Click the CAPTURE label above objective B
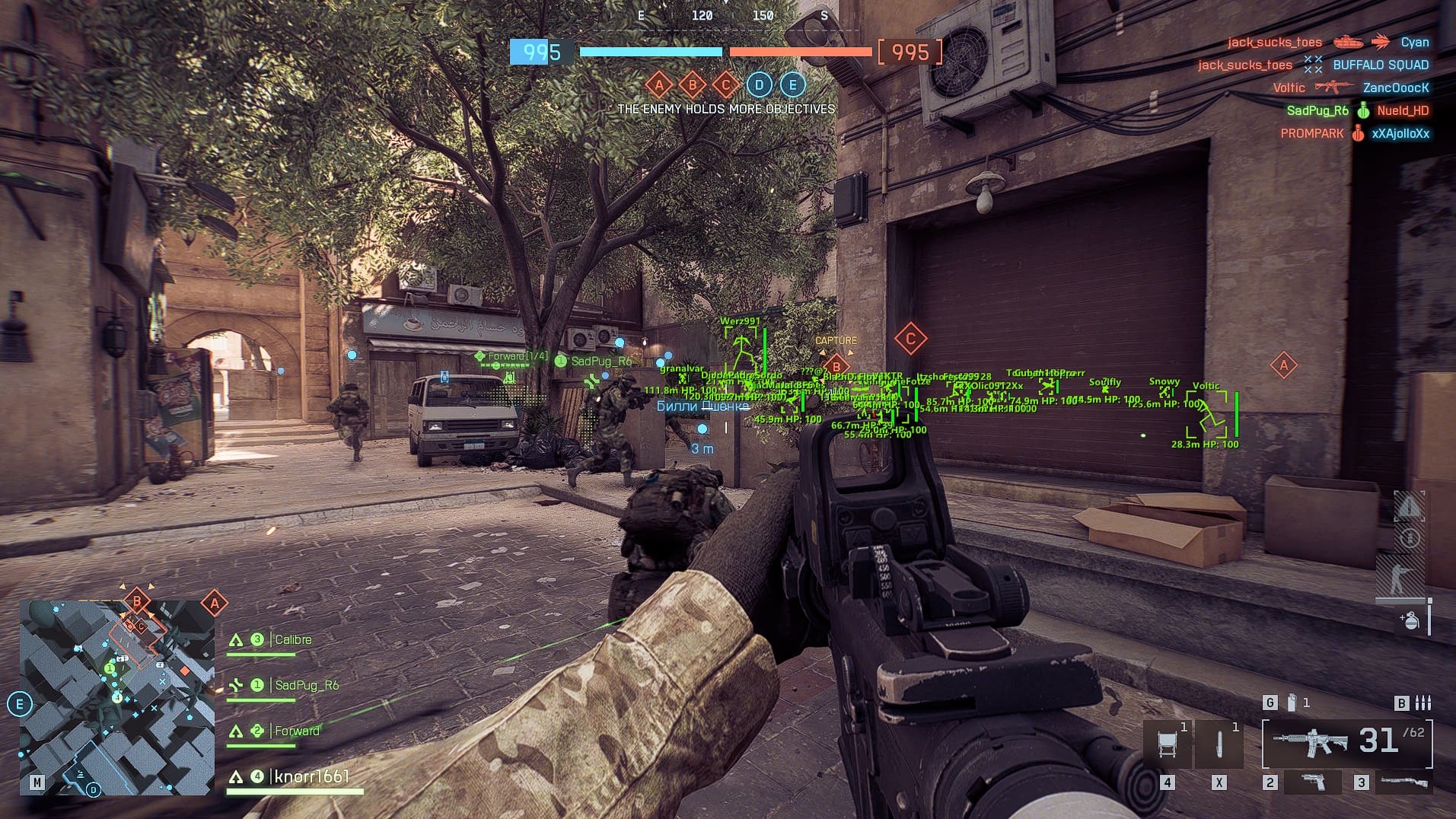1456x819 pixels. [836, 341]
